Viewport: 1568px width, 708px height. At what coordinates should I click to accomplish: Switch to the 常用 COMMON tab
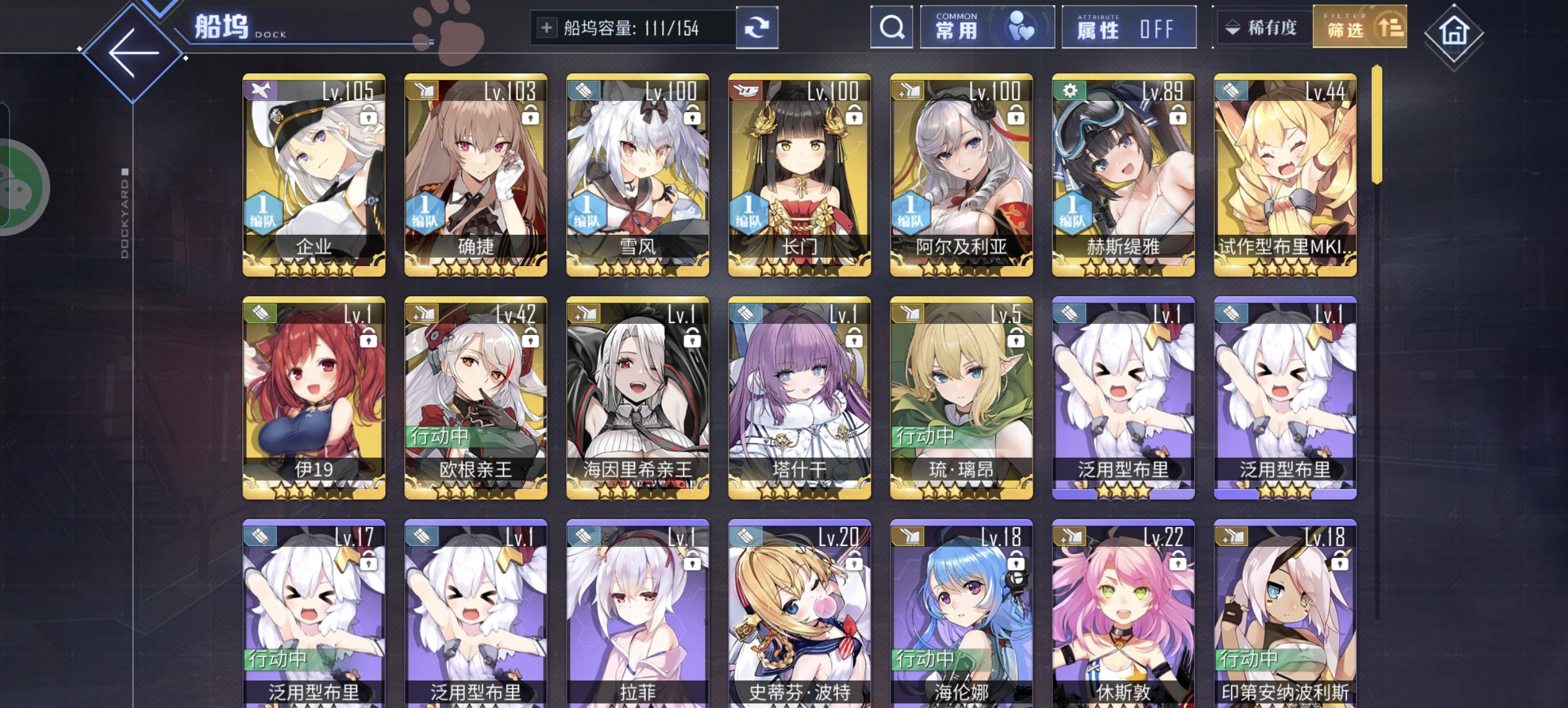986,28
